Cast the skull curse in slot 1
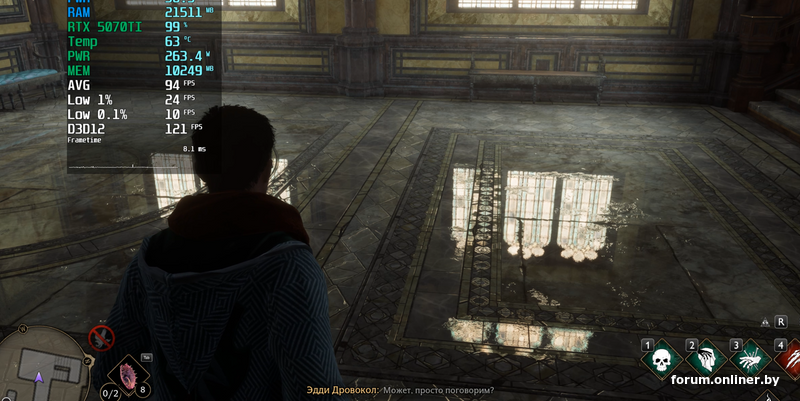 click(x=661, y=361)
